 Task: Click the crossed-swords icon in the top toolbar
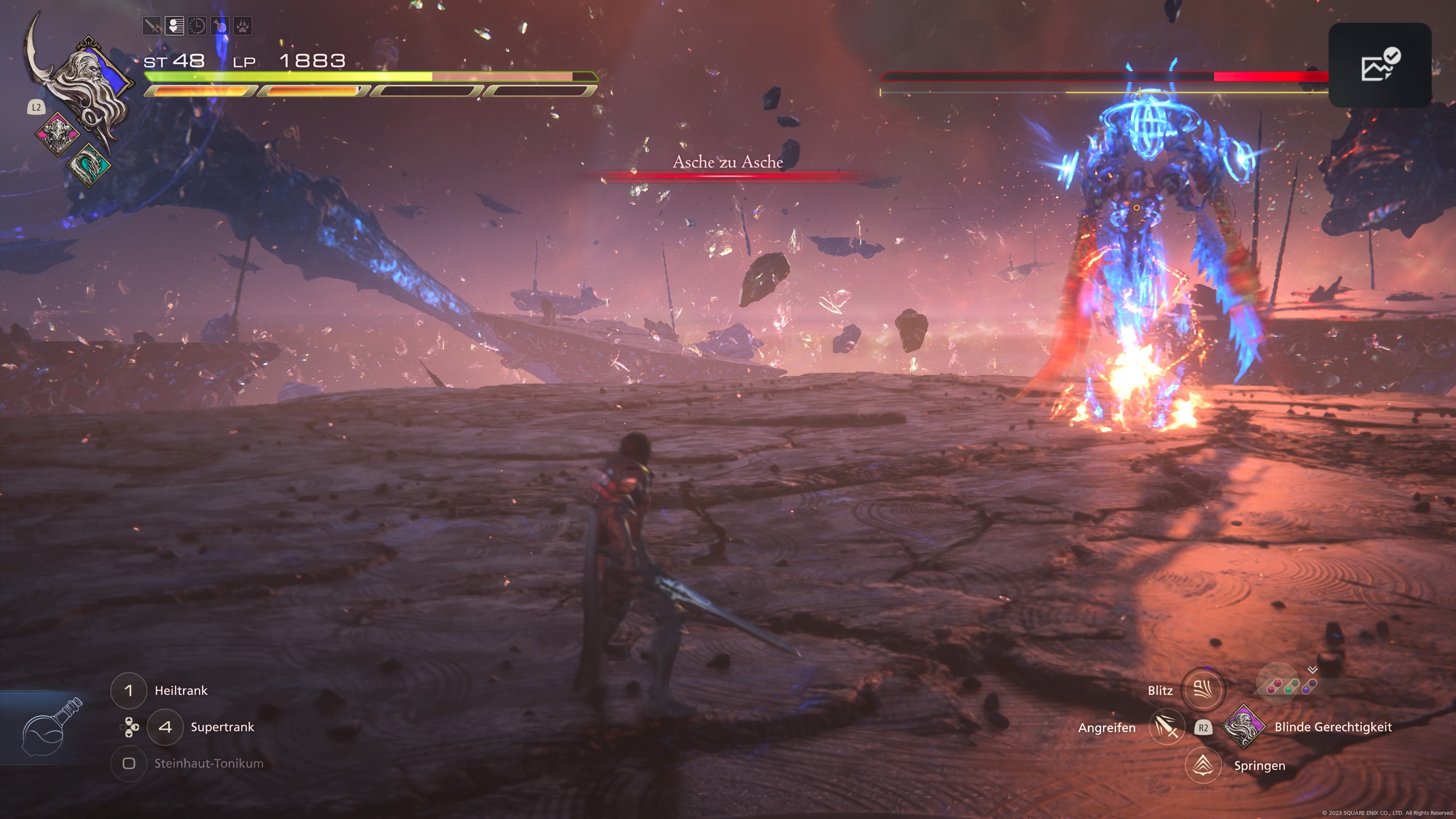point(152,25)
